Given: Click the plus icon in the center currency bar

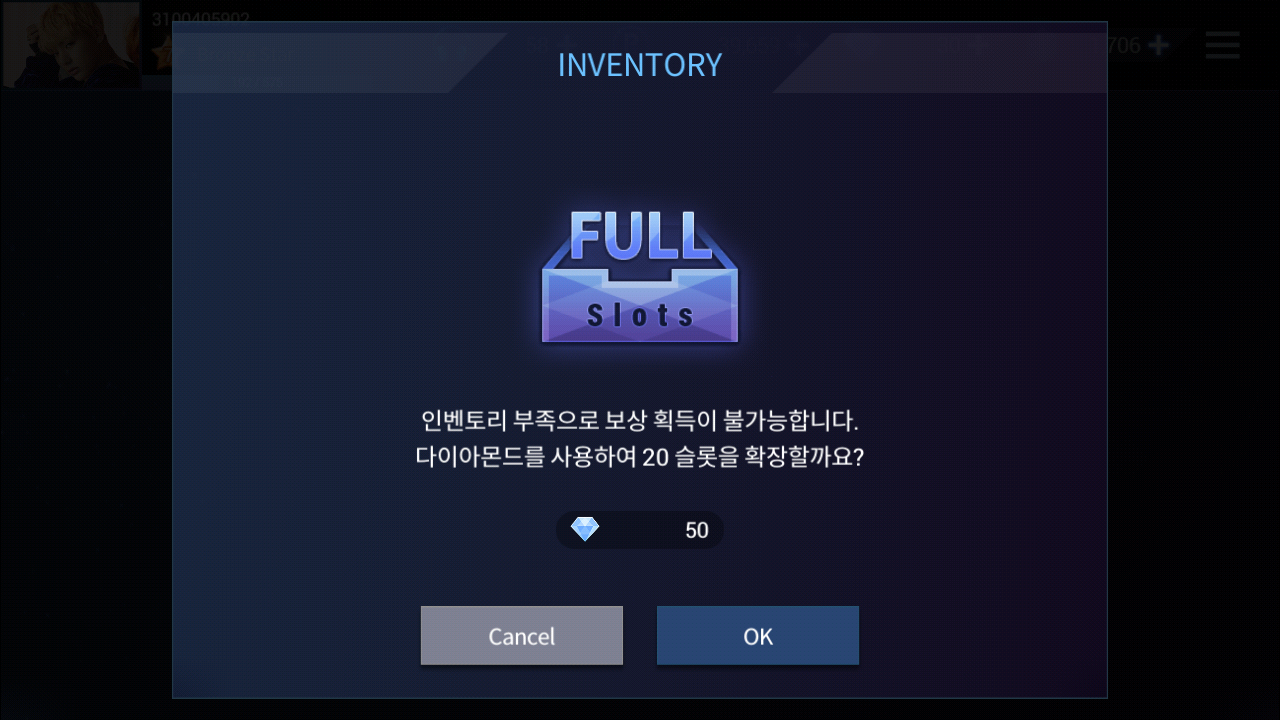Looking at the screenshot, I should [x=795, y=44].
